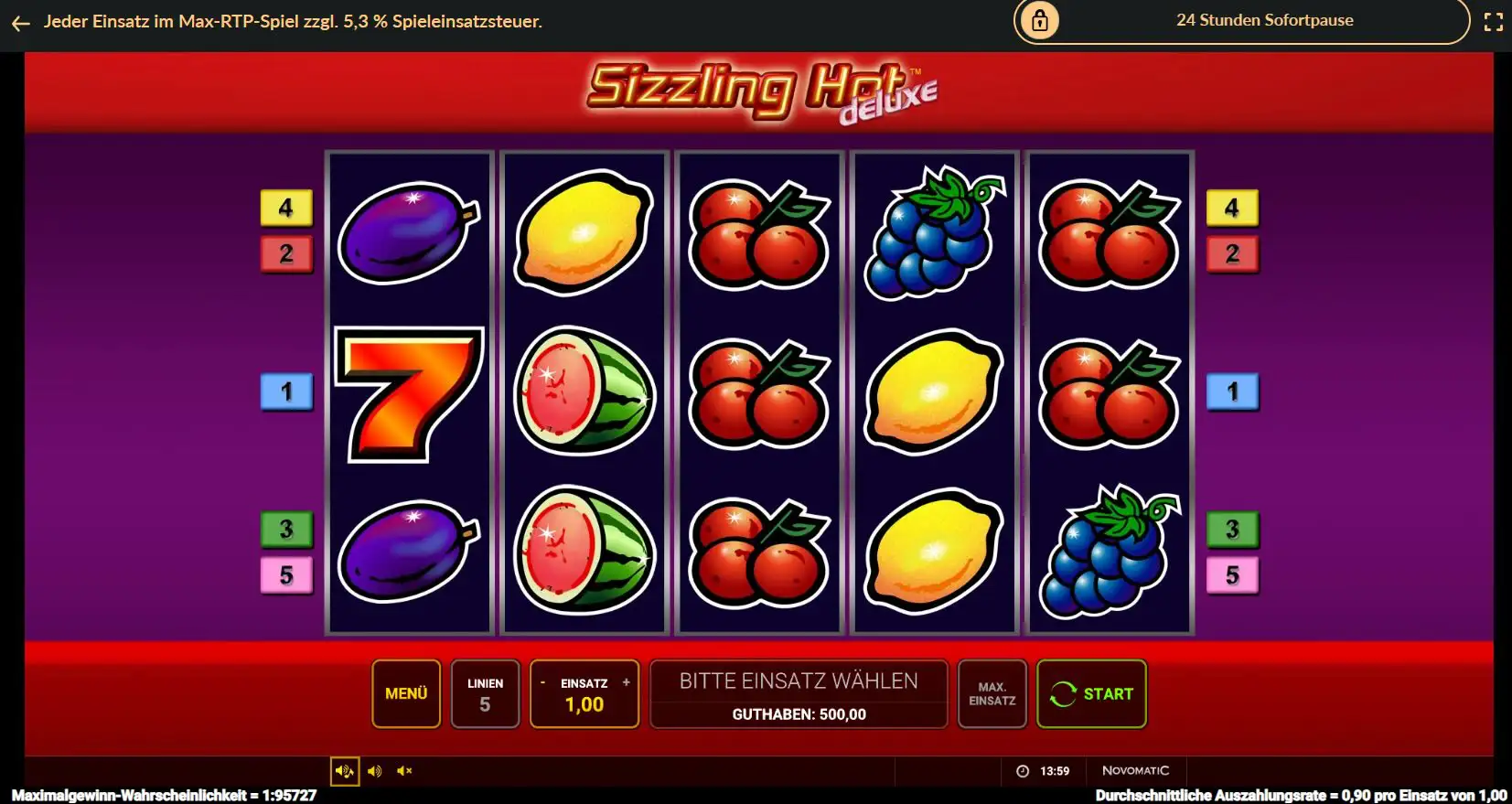Click the green spin arrows inside the Start button

[x=1062, y=693]
